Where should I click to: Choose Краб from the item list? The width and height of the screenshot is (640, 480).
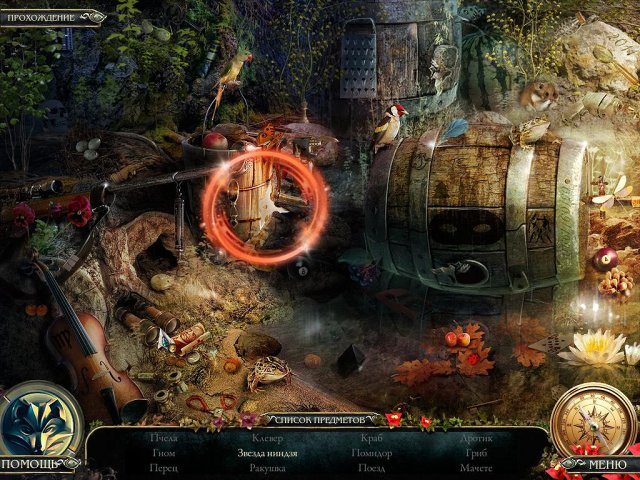pos(372,438)
